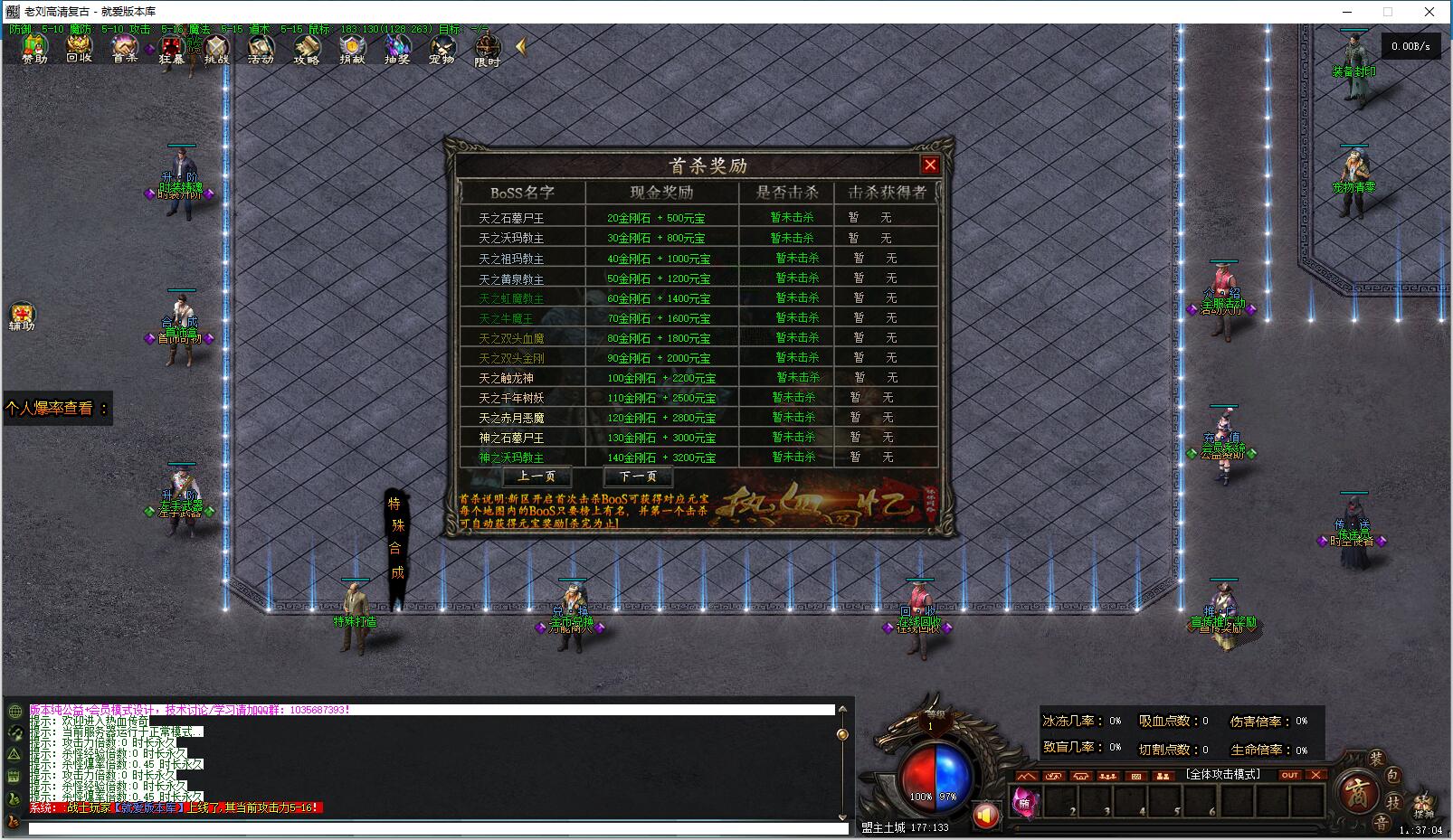Open the 回收 recycle menu icon

click(80, 47)
